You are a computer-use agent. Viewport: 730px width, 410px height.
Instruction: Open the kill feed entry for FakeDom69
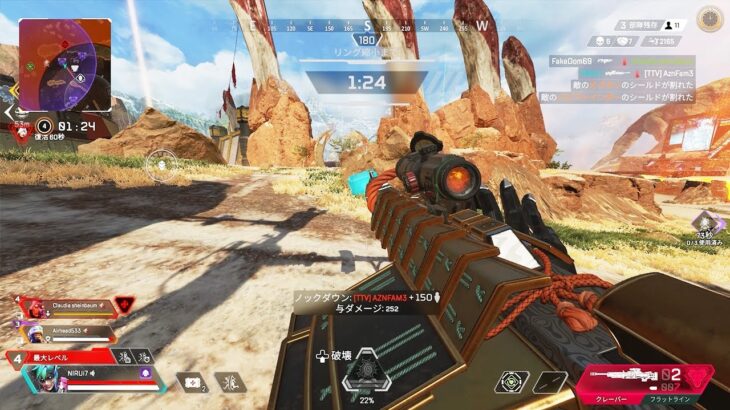pyautogui.click(x=573, y=60)
